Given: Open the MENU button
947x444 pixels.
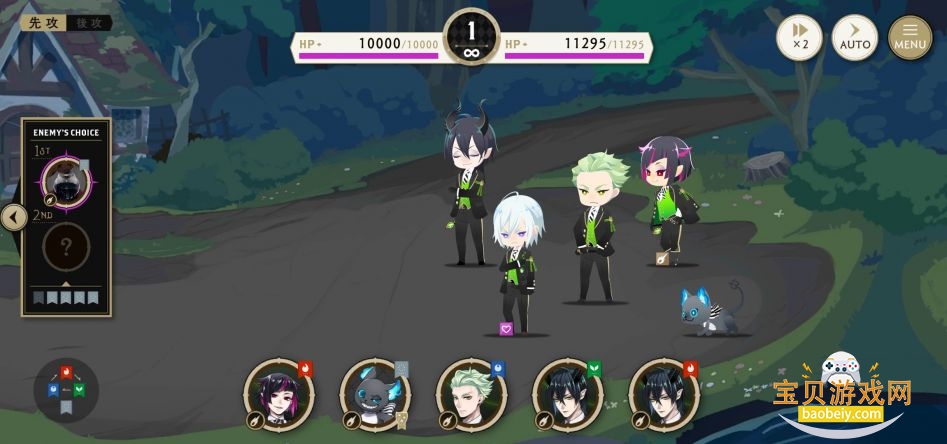Looking at the screenshot, I should [910, 38].
